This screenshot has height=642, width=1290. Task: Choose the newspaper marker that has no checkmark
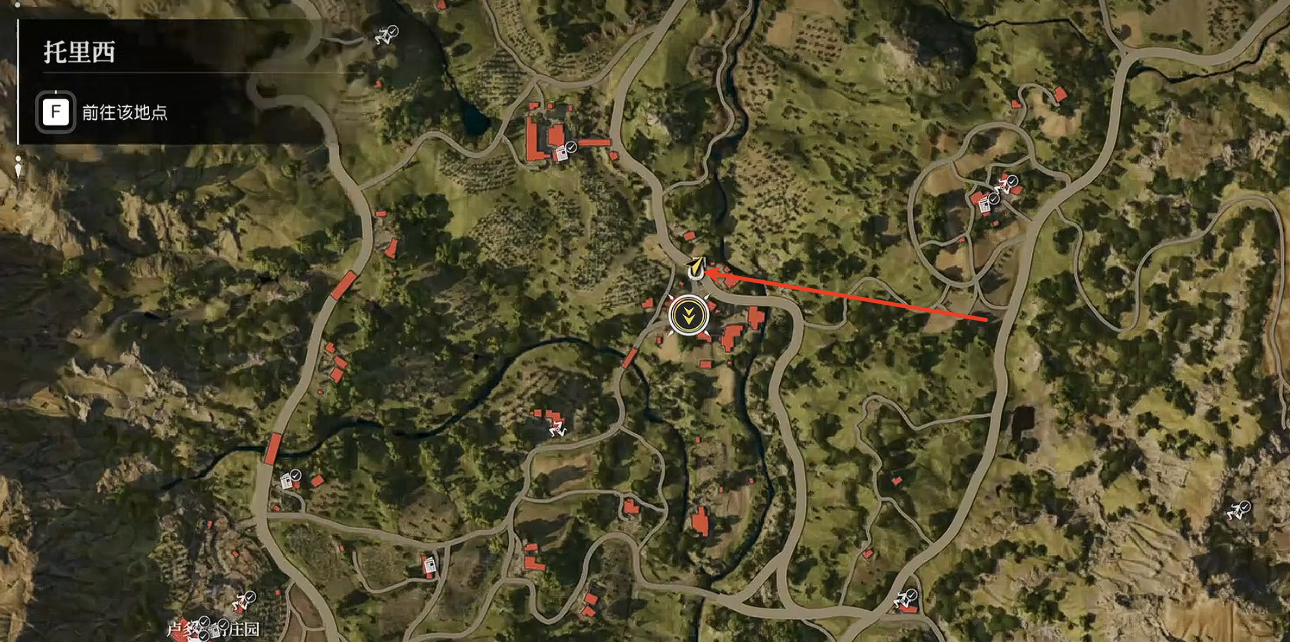(430, 565)
